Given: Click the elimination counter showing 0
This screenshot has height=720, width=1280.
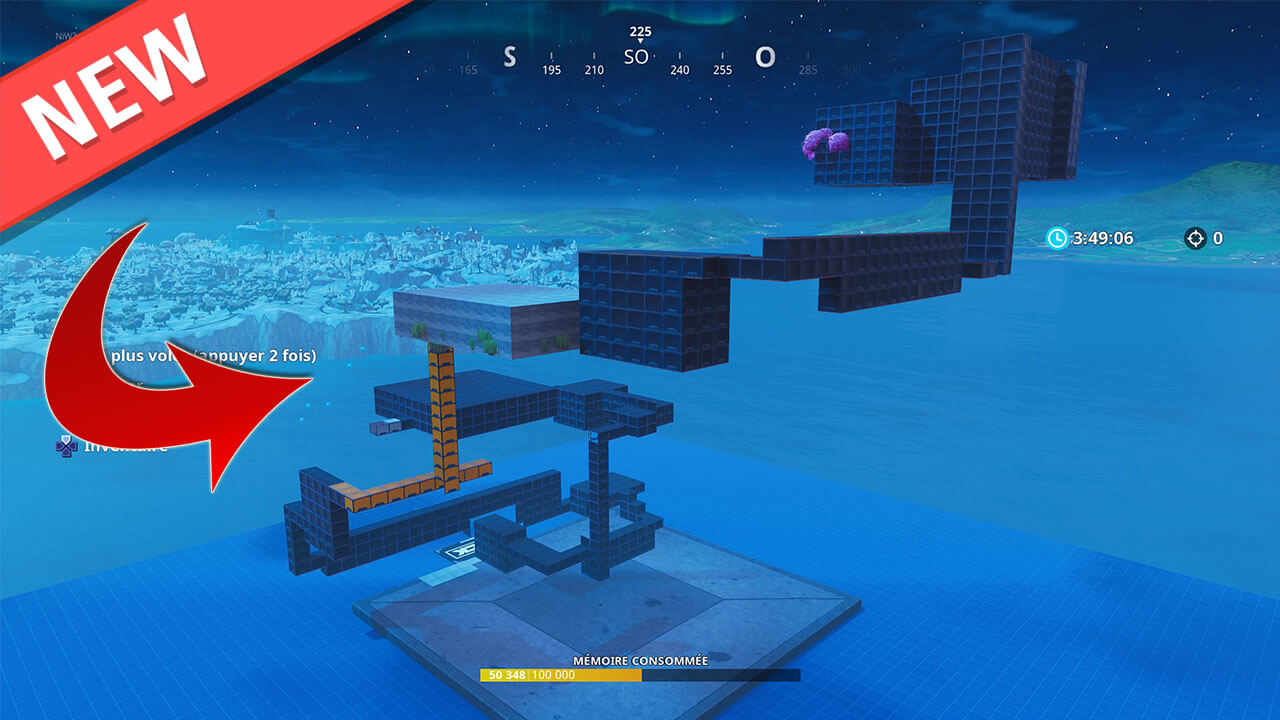Looking at the screenshot, I should tap(1218, 239).
